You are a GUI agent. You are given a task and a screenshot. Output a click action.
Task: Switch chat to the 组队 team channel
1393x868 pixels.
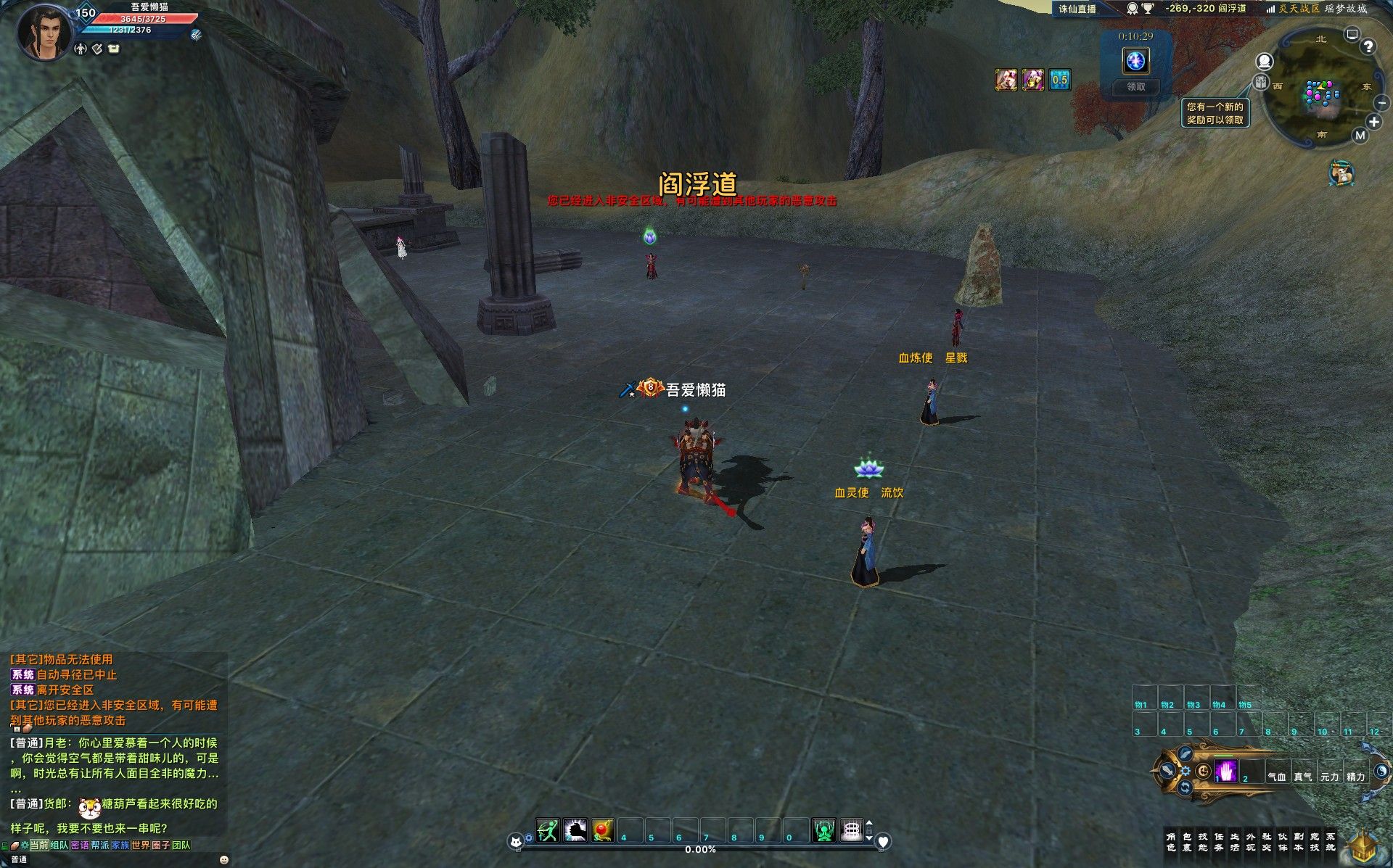[x=59, y=846]
